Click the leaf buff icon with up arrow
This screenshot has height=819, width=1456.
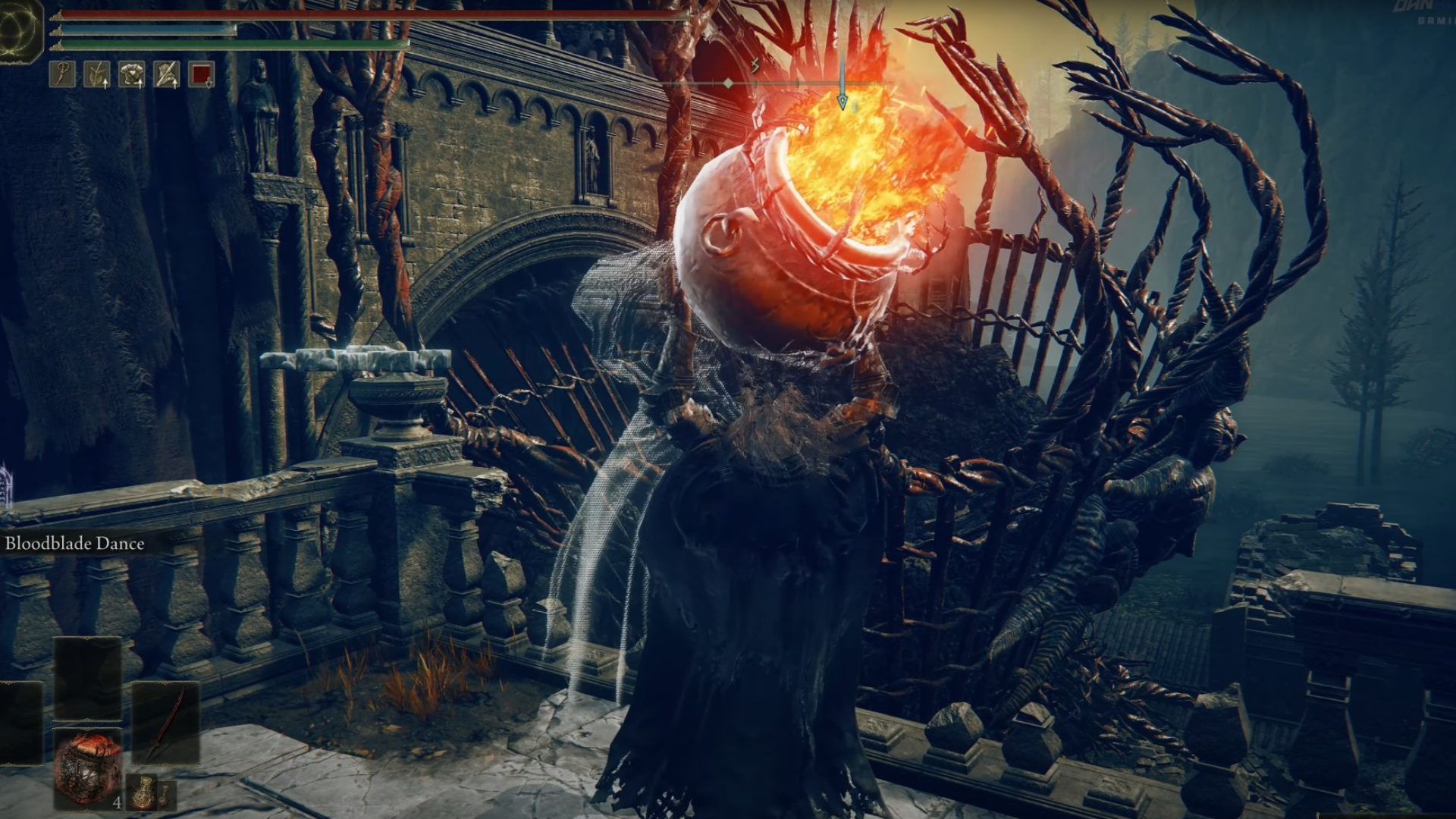click(96, 74)
